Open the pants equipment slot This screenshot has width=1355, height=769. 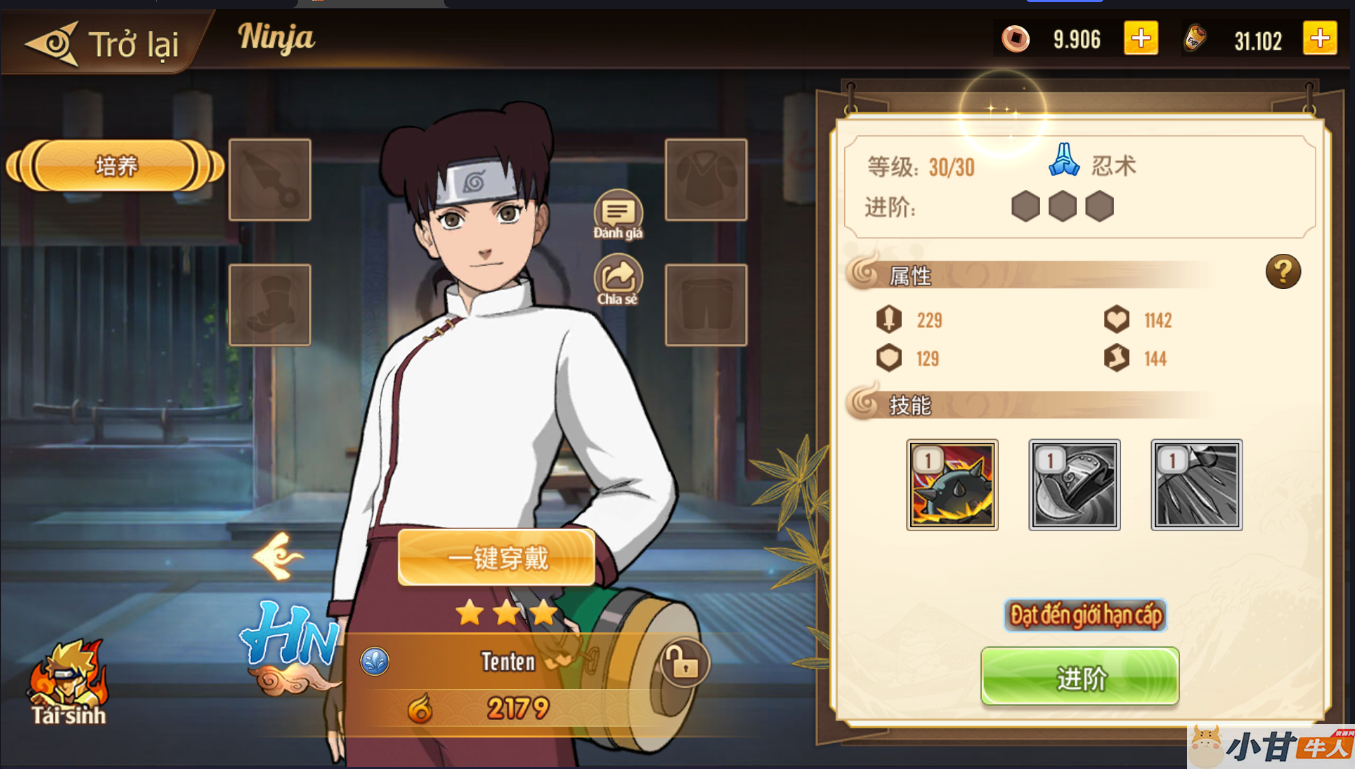[706, 305]
